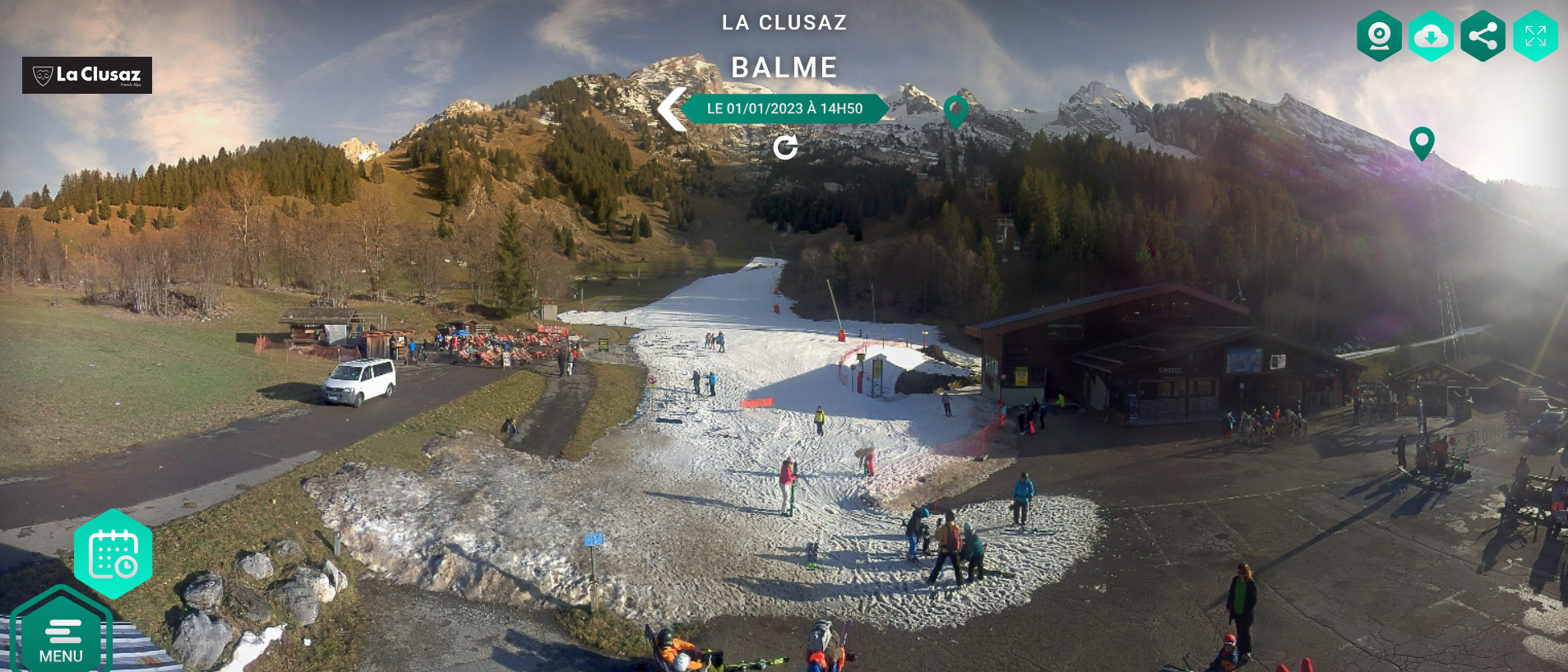Click the La Clusaz logo

(x=87, y=75)
